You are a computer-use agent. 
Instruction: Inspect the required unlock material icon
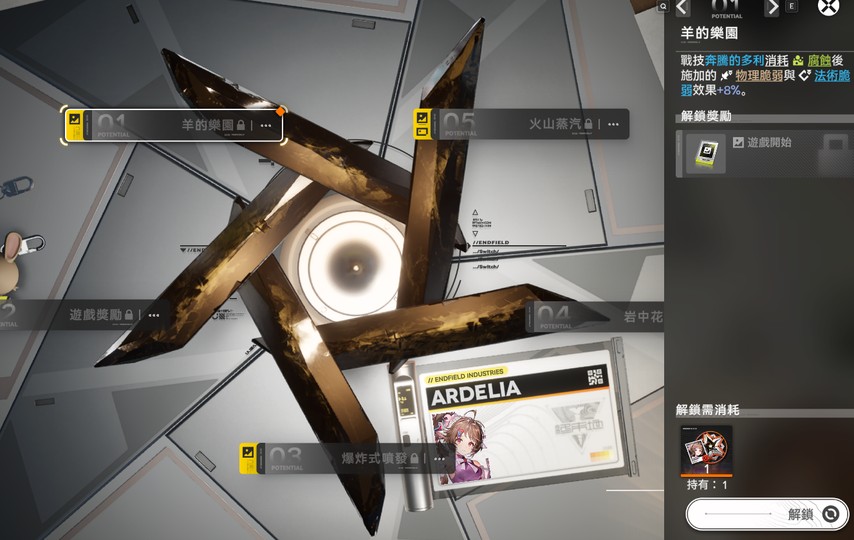click(706, 449)
